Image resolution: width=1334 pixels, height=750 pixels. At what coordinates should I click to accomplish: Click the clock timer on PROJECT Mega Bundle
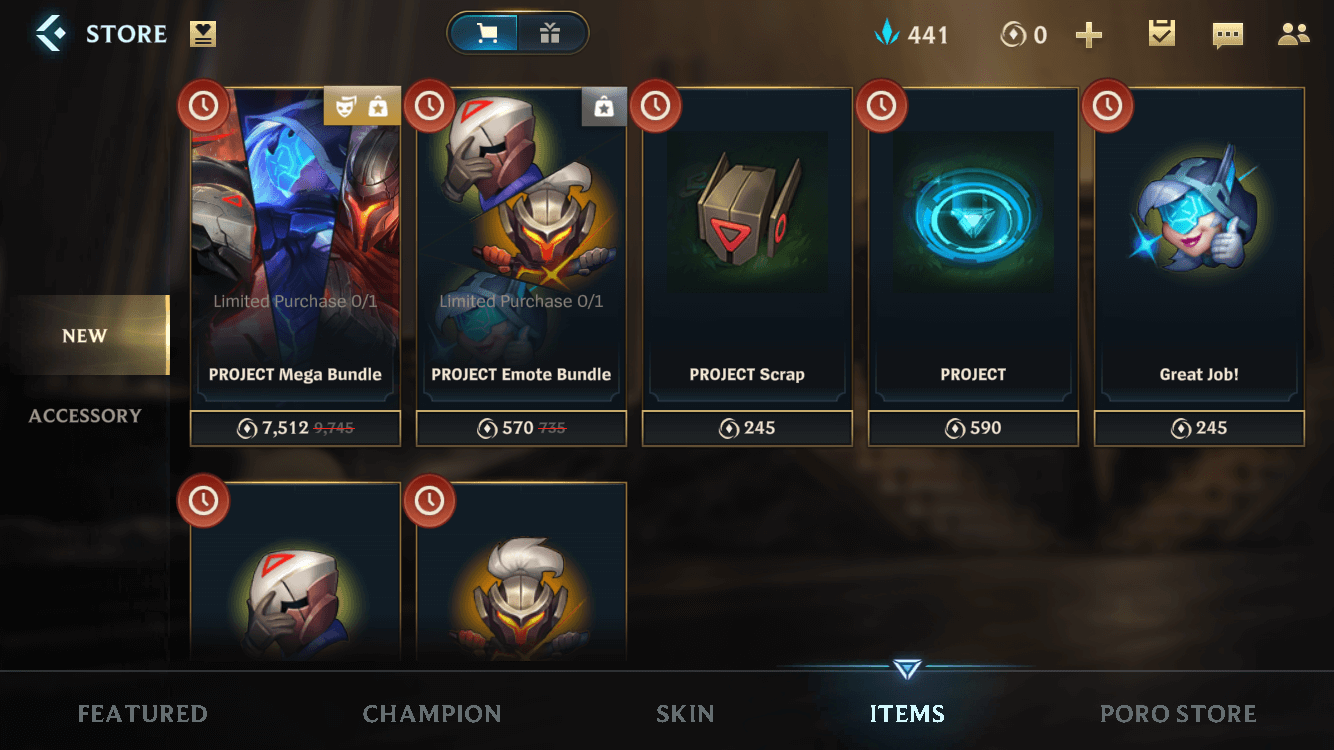coord(203,105)
